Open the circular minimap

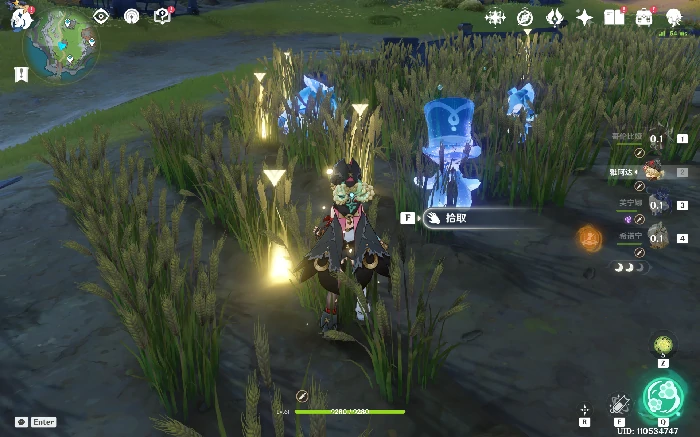(x=62, y=47)
